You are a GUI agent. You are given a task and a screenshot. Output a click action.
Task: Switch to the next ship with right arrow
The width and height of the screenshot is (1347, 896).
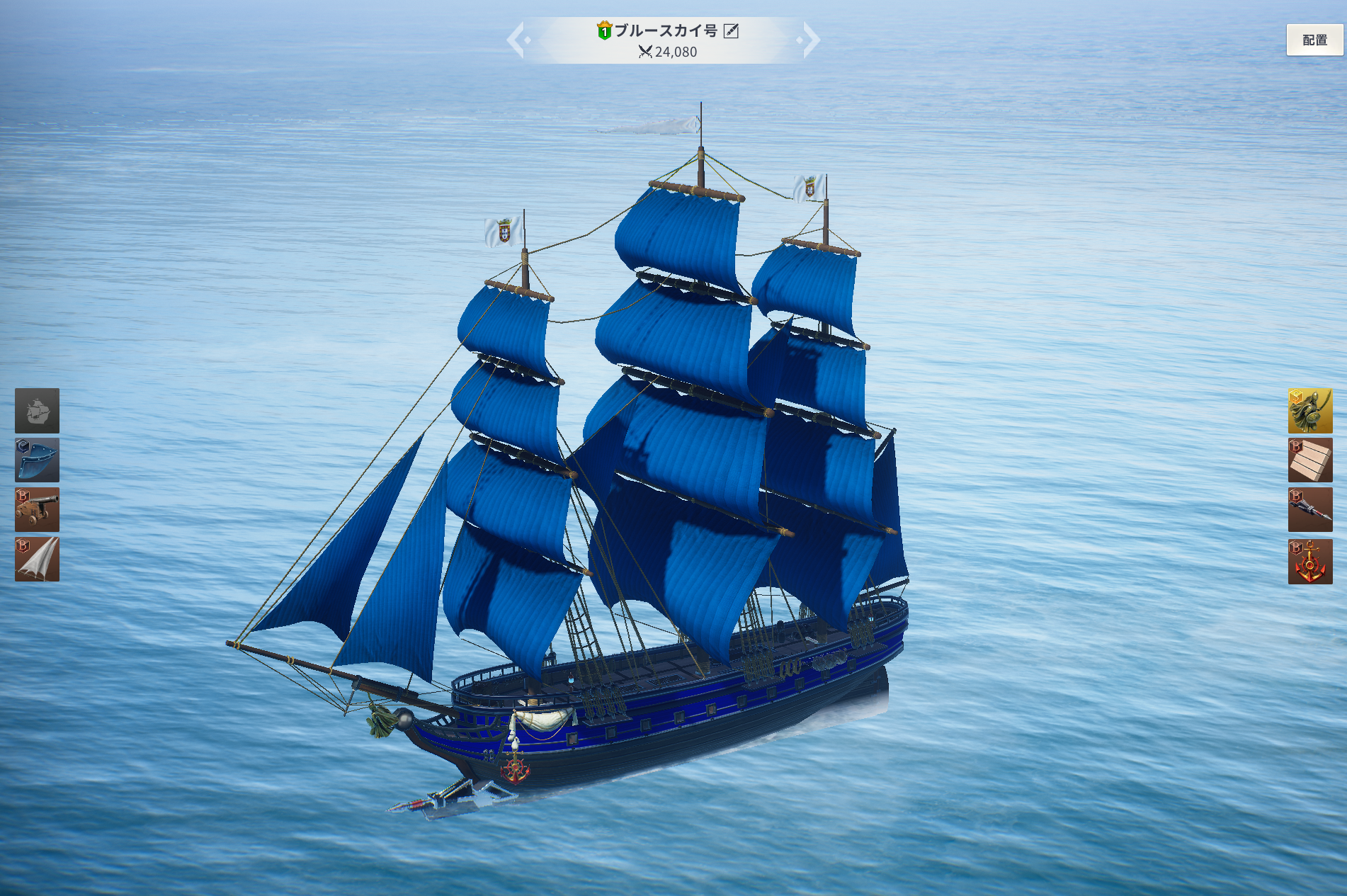tap(810, 40)
